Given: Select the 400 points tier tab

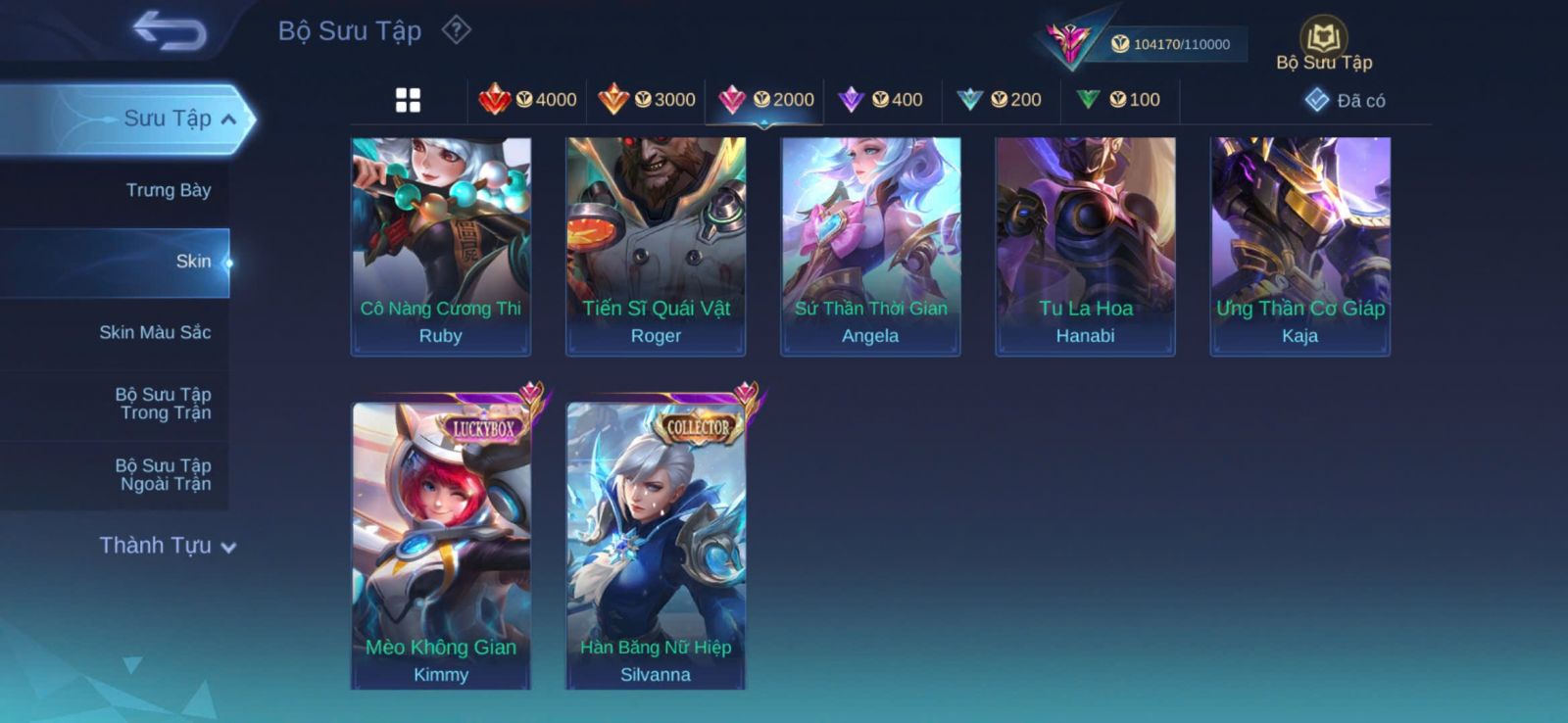Looking at the screenshot, I should 883,100.
